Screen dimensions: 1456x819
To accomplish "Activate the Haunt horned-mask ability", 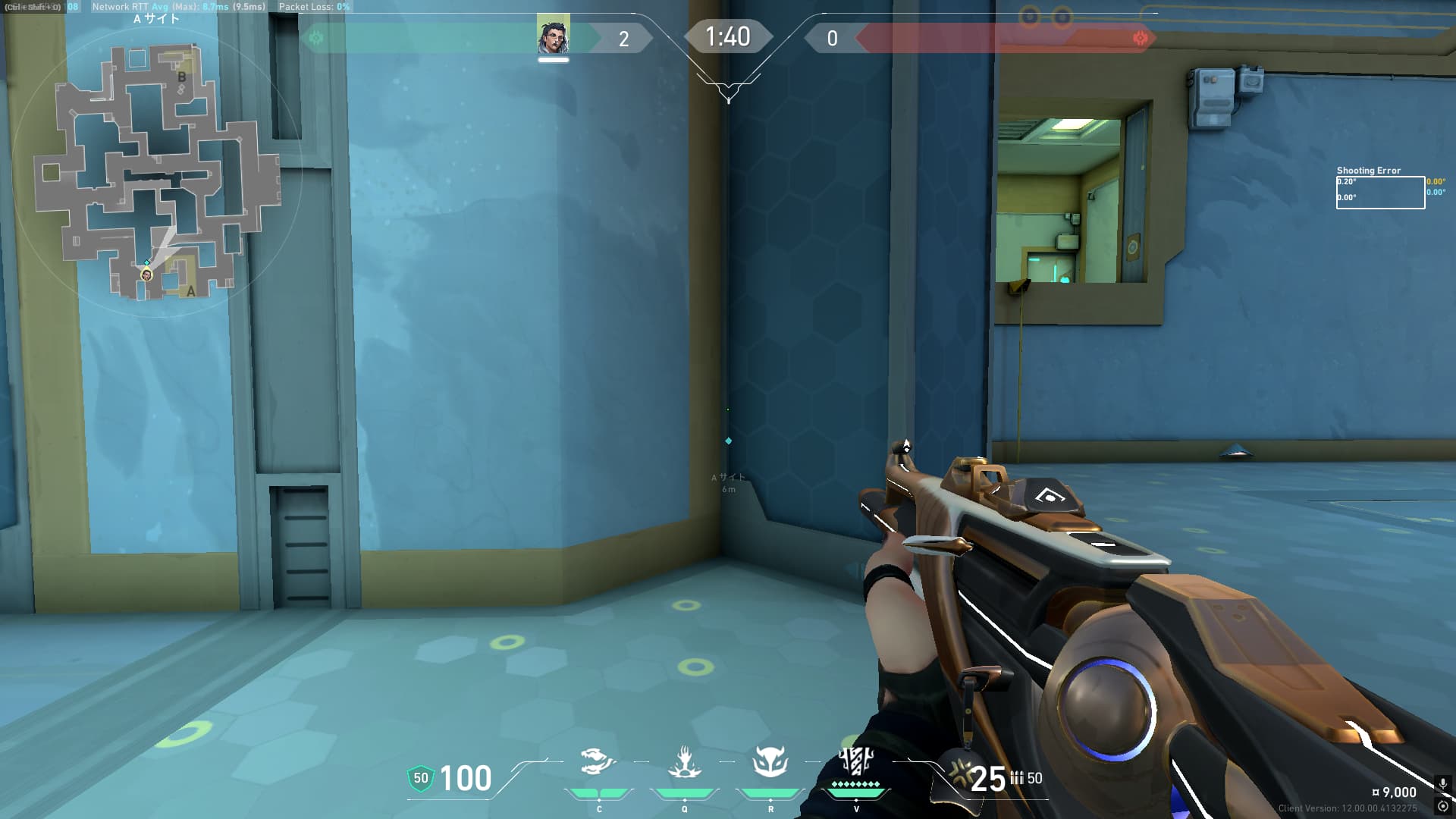I will [770, 761].
